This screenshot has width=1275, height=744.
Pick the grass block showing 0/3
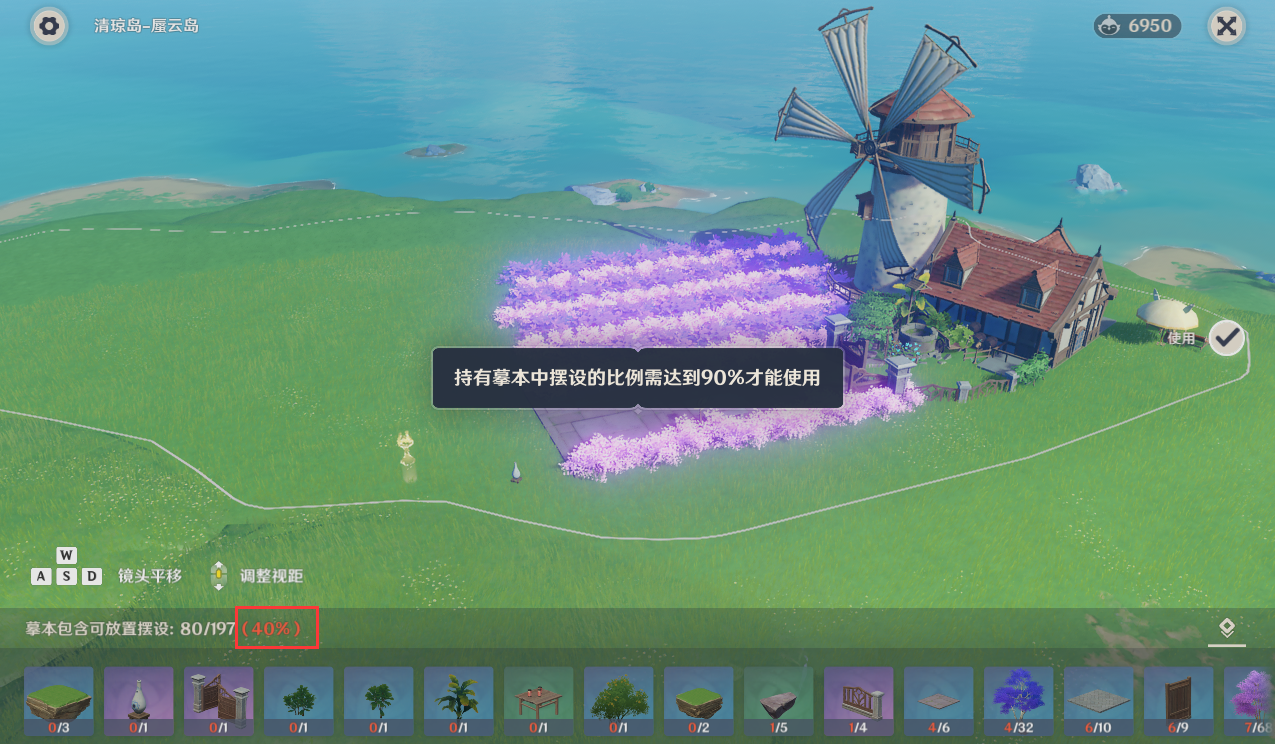pos(59,702)
